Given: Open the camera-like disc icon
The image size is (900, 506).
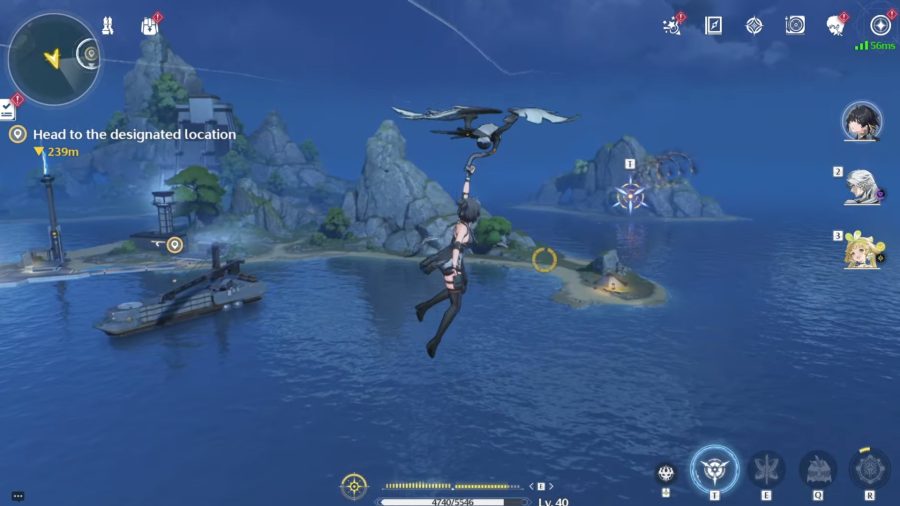Looking at the screenshot, I should 795,26.
